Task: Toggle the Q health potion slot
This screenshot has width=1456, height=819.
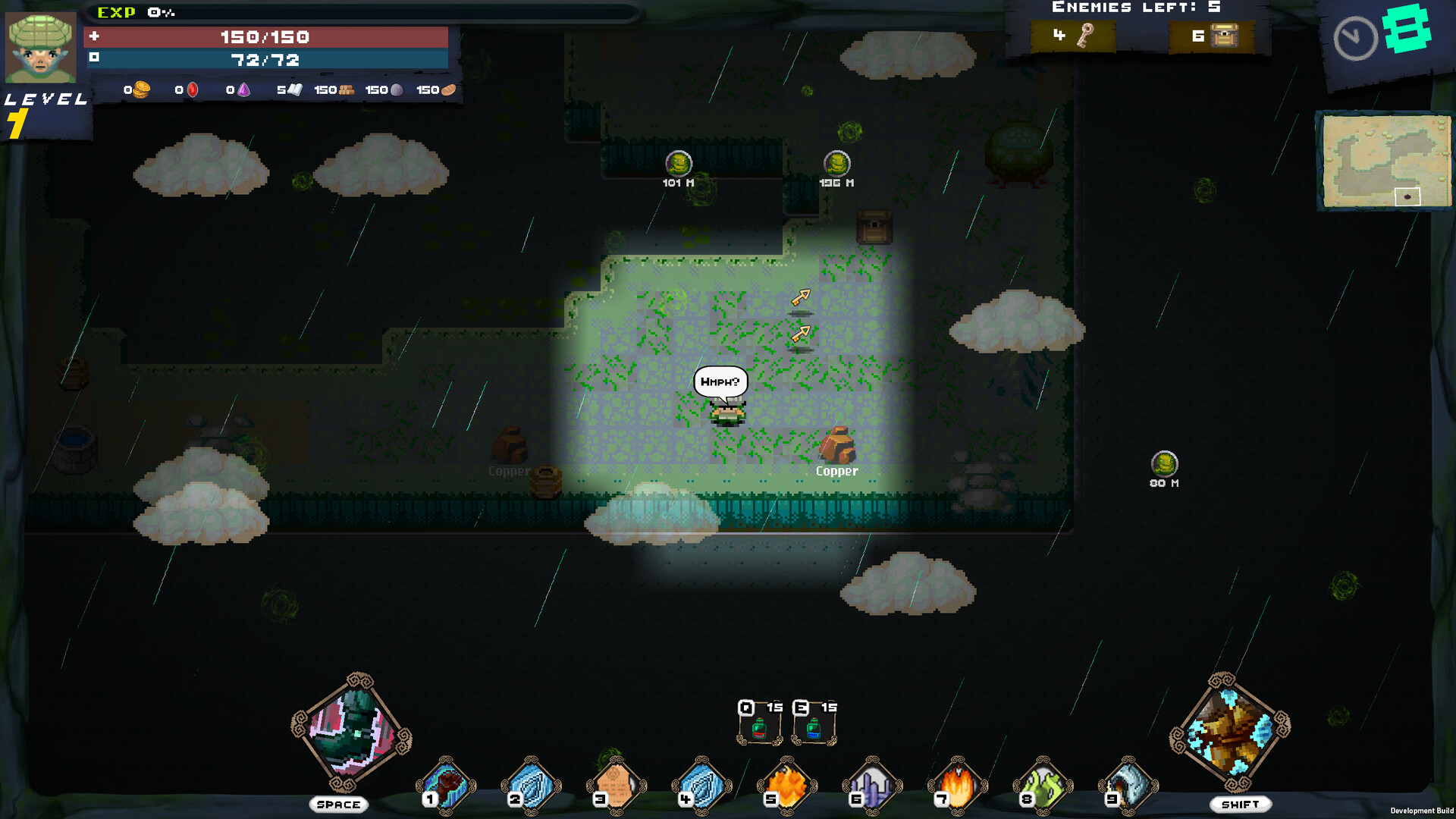Action: [x=758, y=720]
